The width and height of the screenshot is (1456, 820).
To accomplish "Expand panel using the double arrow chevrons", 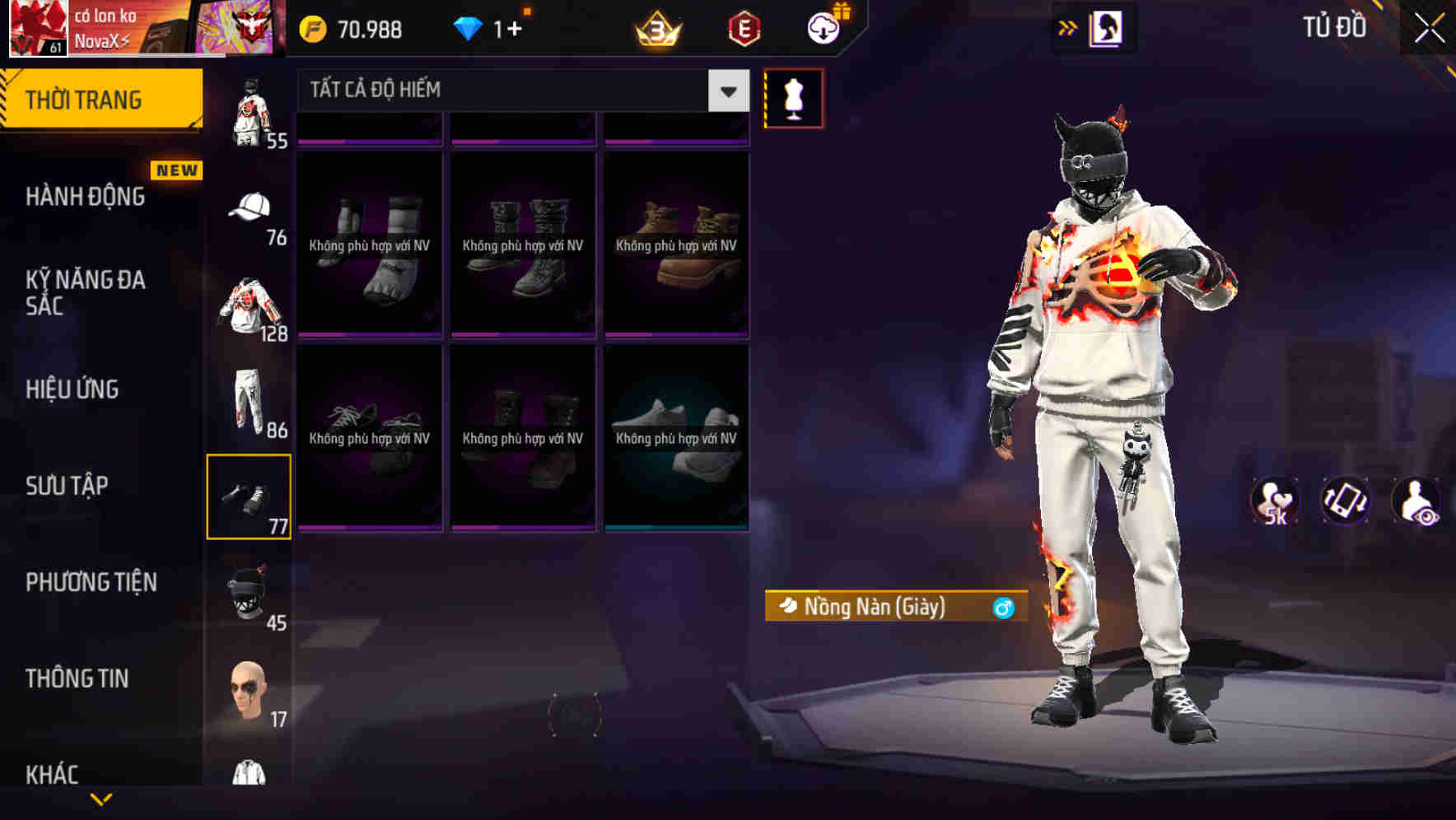I will pos(1068,26).
